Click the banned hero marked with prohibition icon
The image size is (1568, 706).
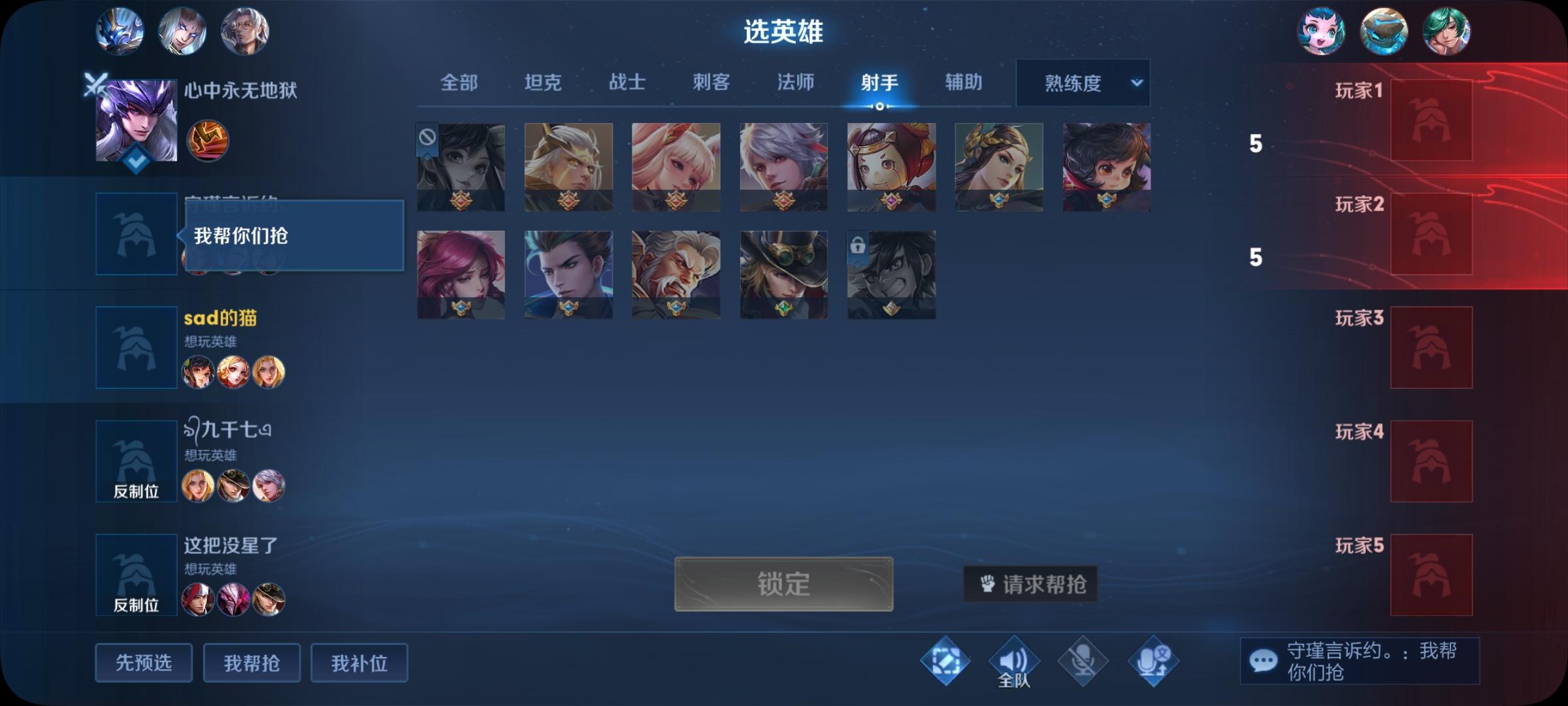click(461, 165)
